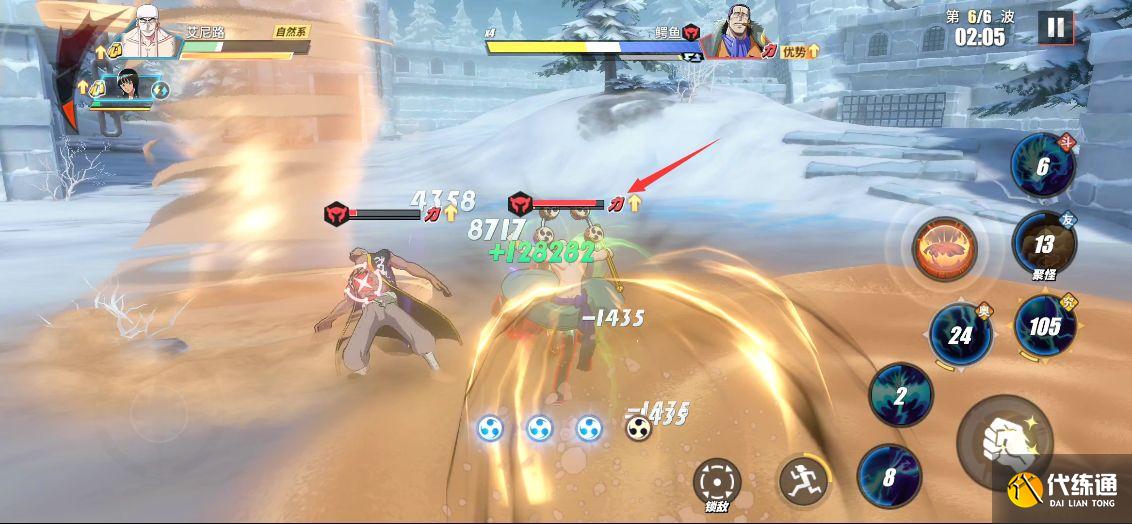This screenshot has height=524, width=1132.
Task: Use the skill showing cooldown 2
Action: (900, 395)
